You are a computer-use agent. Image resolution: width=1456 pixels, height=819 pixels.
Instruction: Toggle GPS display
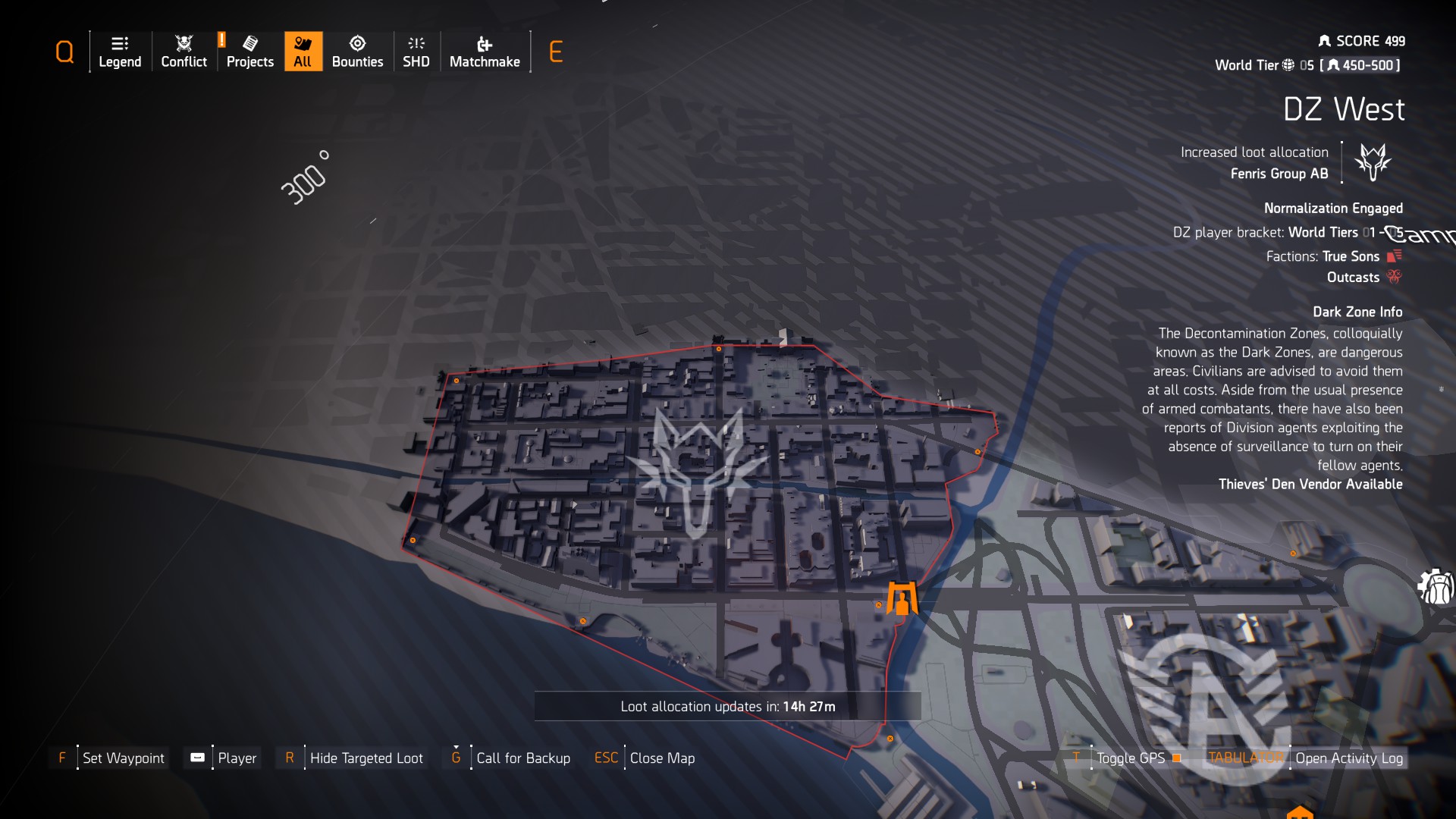[x=1131, y=758]
